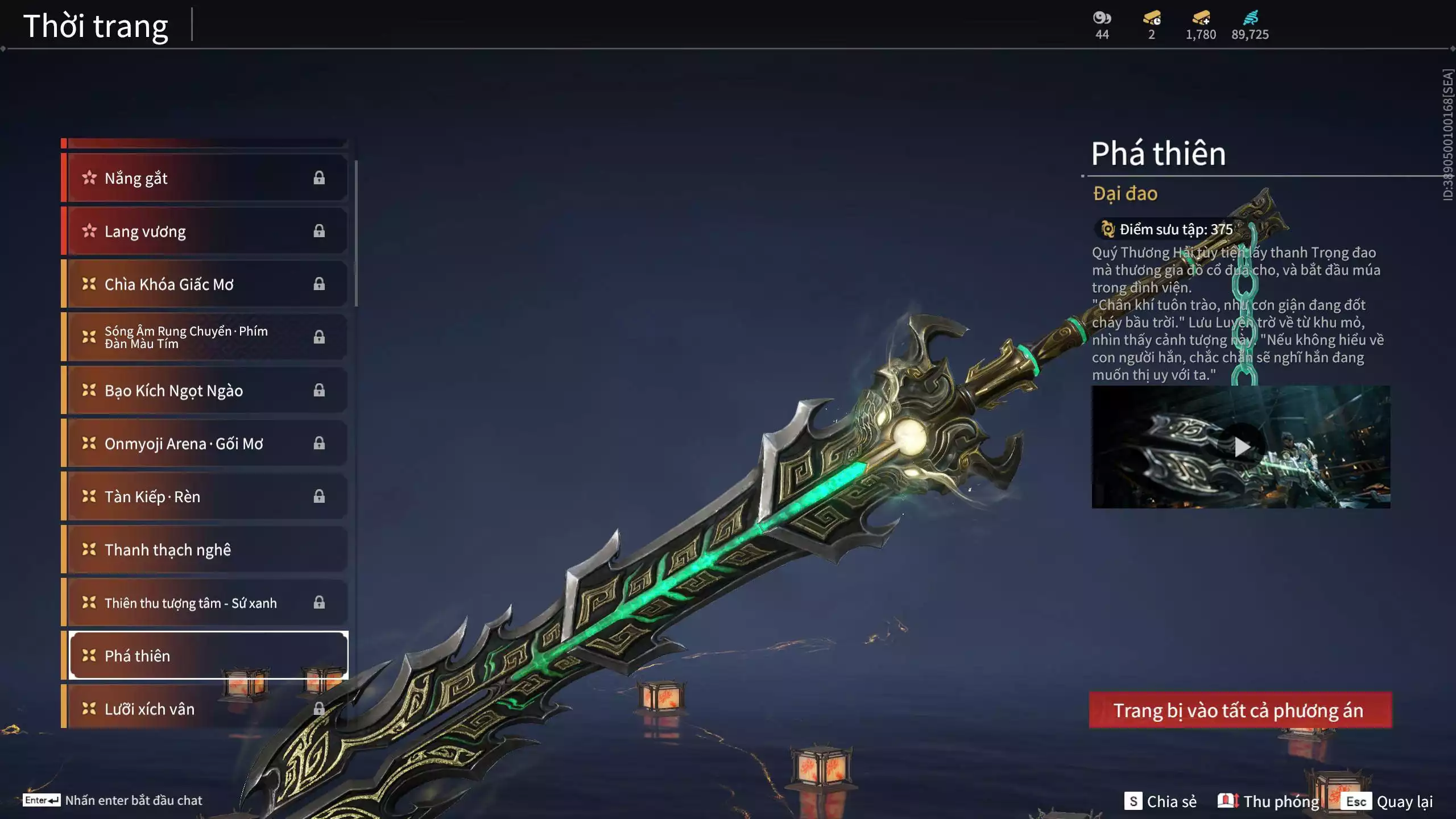Click the skin list scrollbar
The image size is (1456, 819).
(x=356, y=233)
